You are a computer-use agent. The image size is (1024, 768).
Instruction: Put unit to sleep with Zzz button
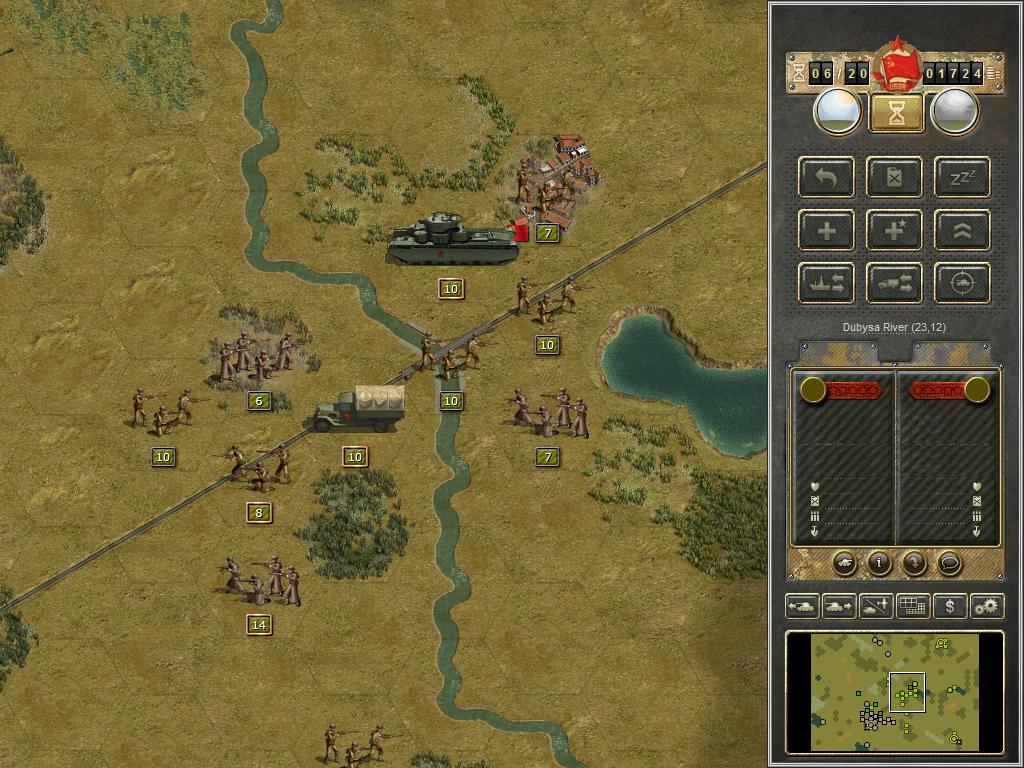[x=962, y=178]
